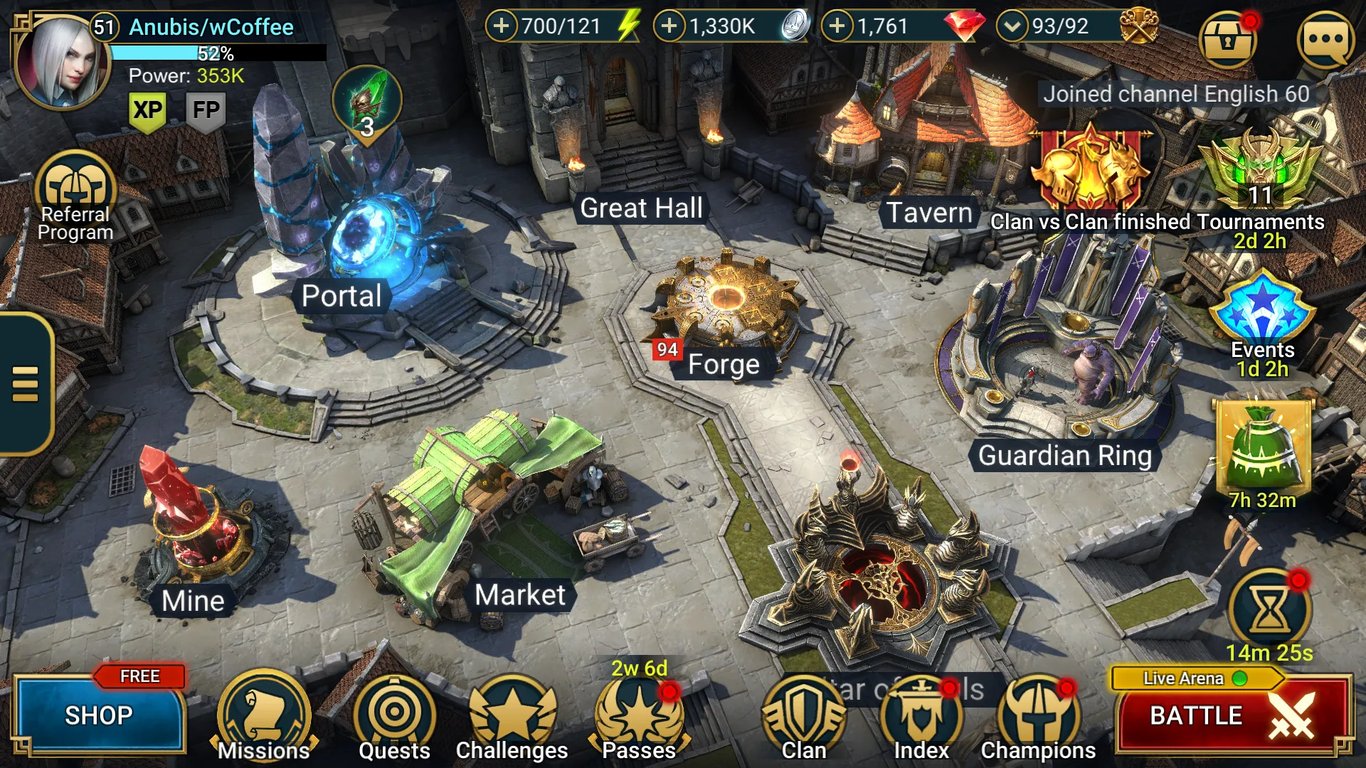Screen dimensions: 1366x768
Task: Buy gems with the plus button
Action: click(838, 26)
